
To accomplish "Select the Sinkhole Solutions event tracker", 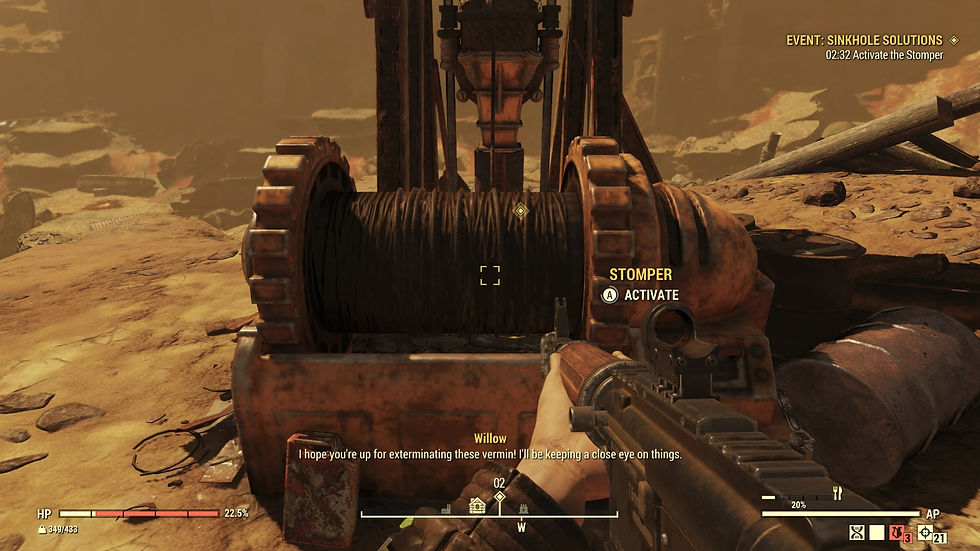I will pyautogui.click(x=863, y=40).
